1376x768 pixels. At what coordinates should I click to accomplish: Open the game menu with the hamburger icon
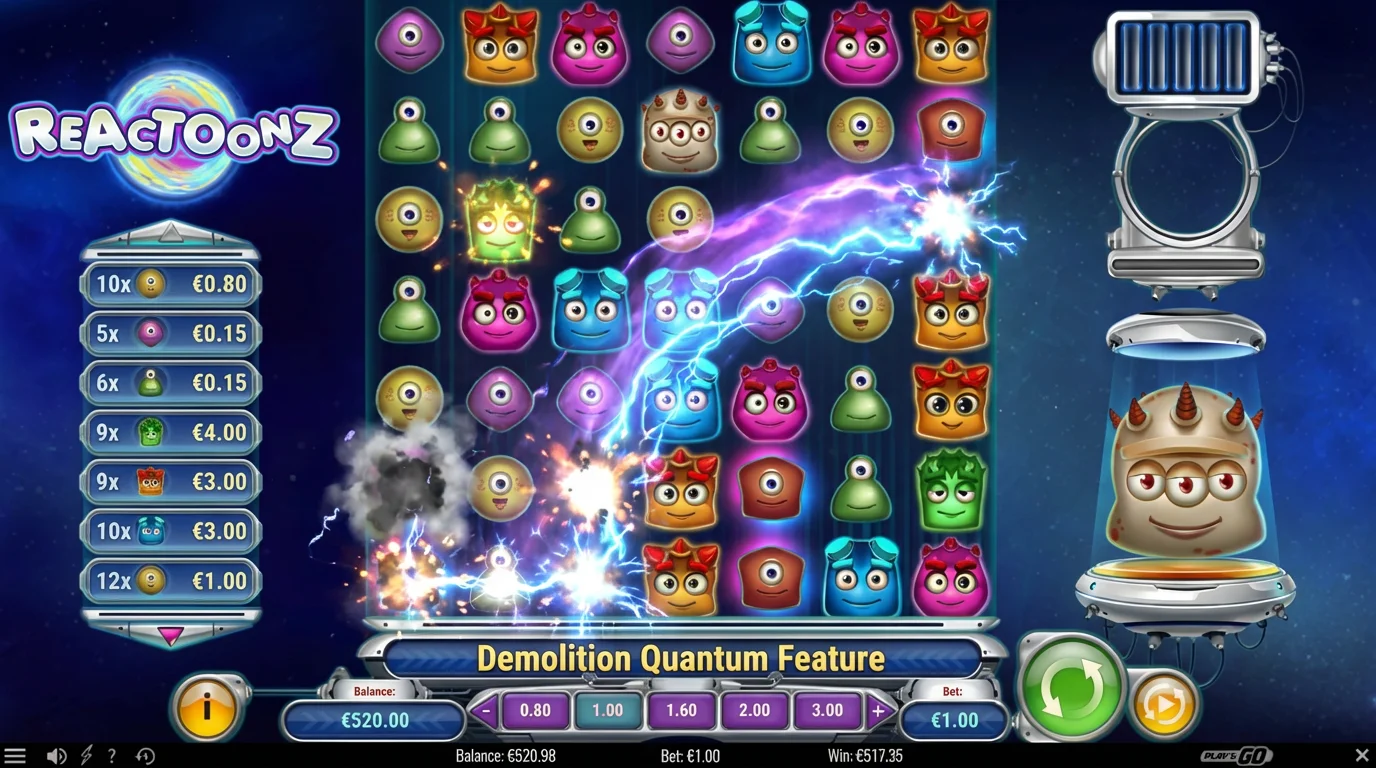[17, 755]
